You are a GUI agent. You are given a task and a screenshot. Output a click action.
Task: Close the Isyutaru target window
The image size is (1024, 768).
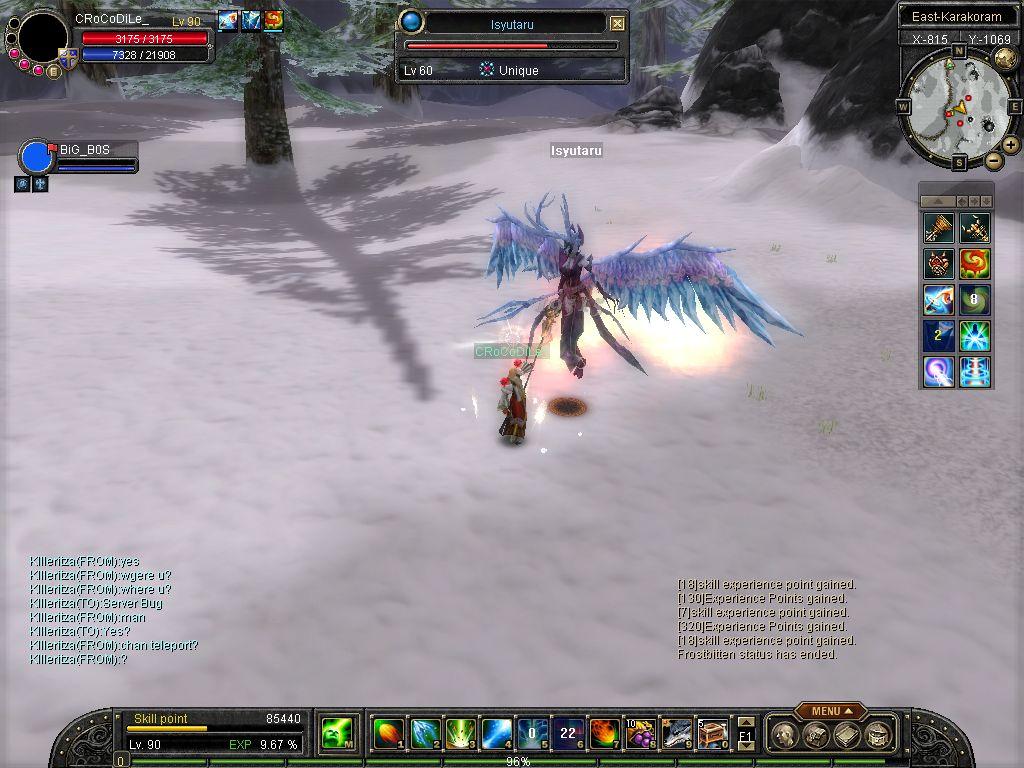617,23
